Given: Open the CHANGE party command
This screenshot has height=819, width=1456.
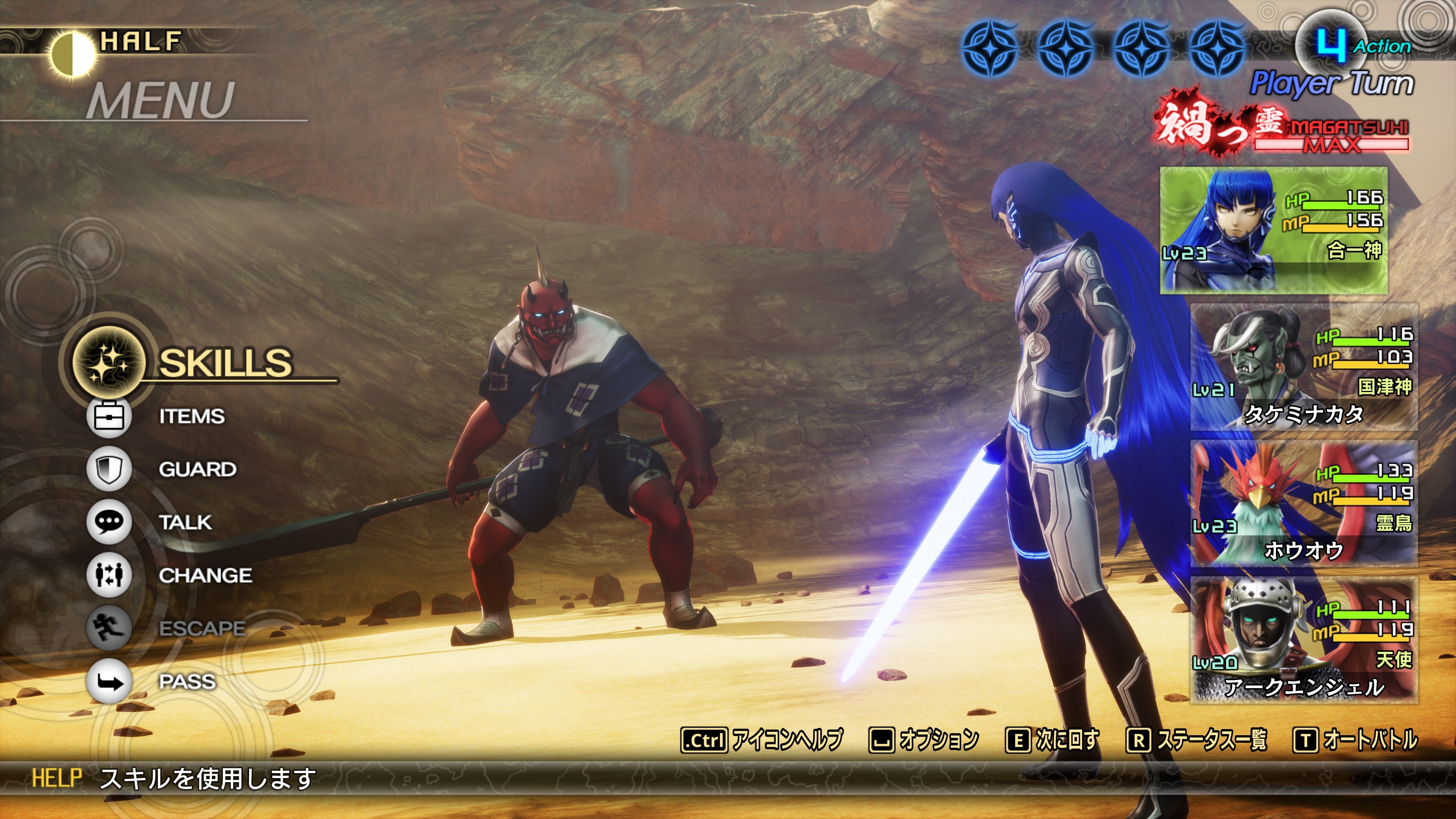Looking at the screenshot, I should pos(205,576).
